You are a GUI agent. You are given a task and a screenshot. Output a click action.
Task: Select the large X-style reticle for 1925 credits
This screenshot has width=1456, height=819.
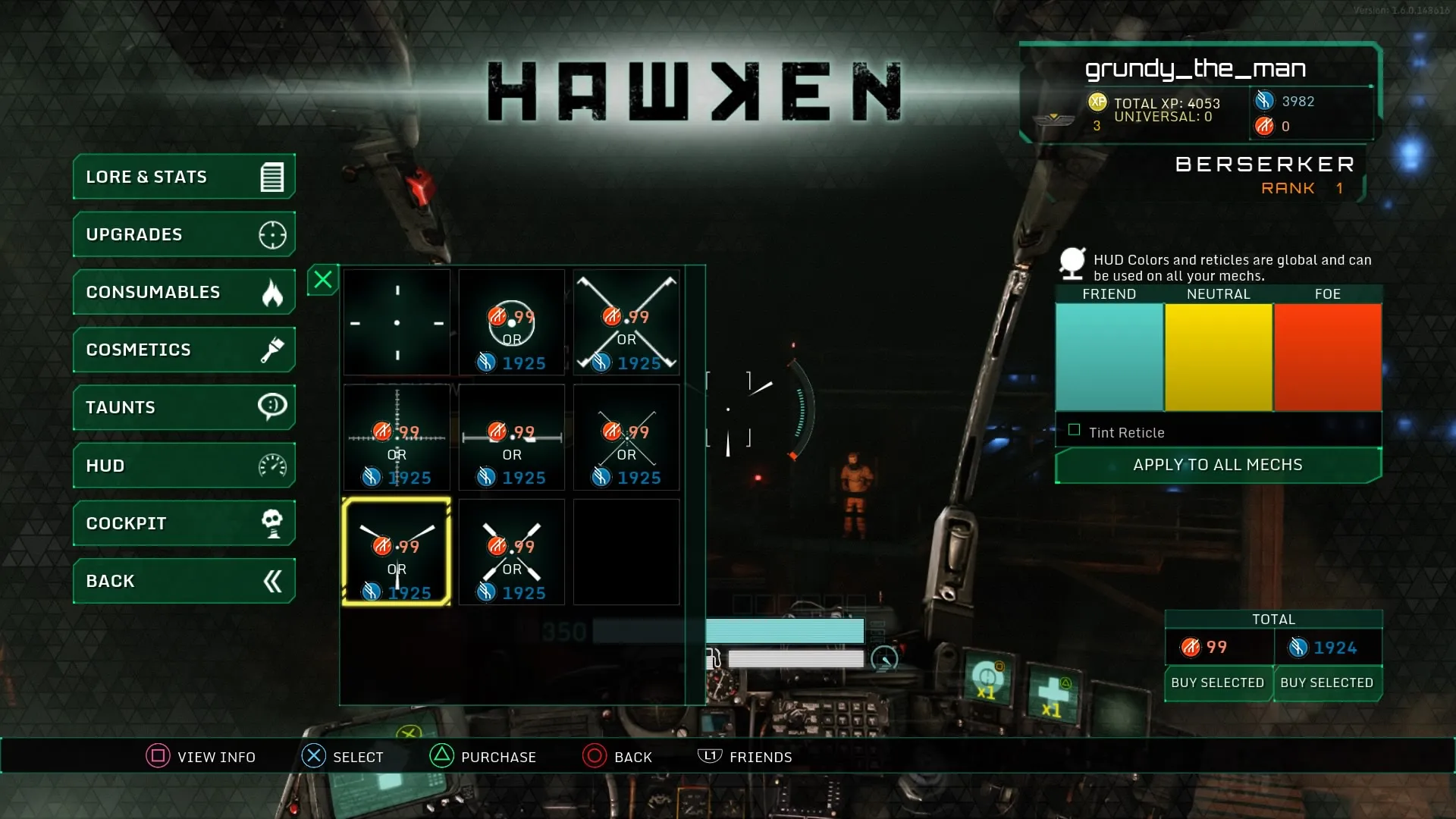(626, 322)
